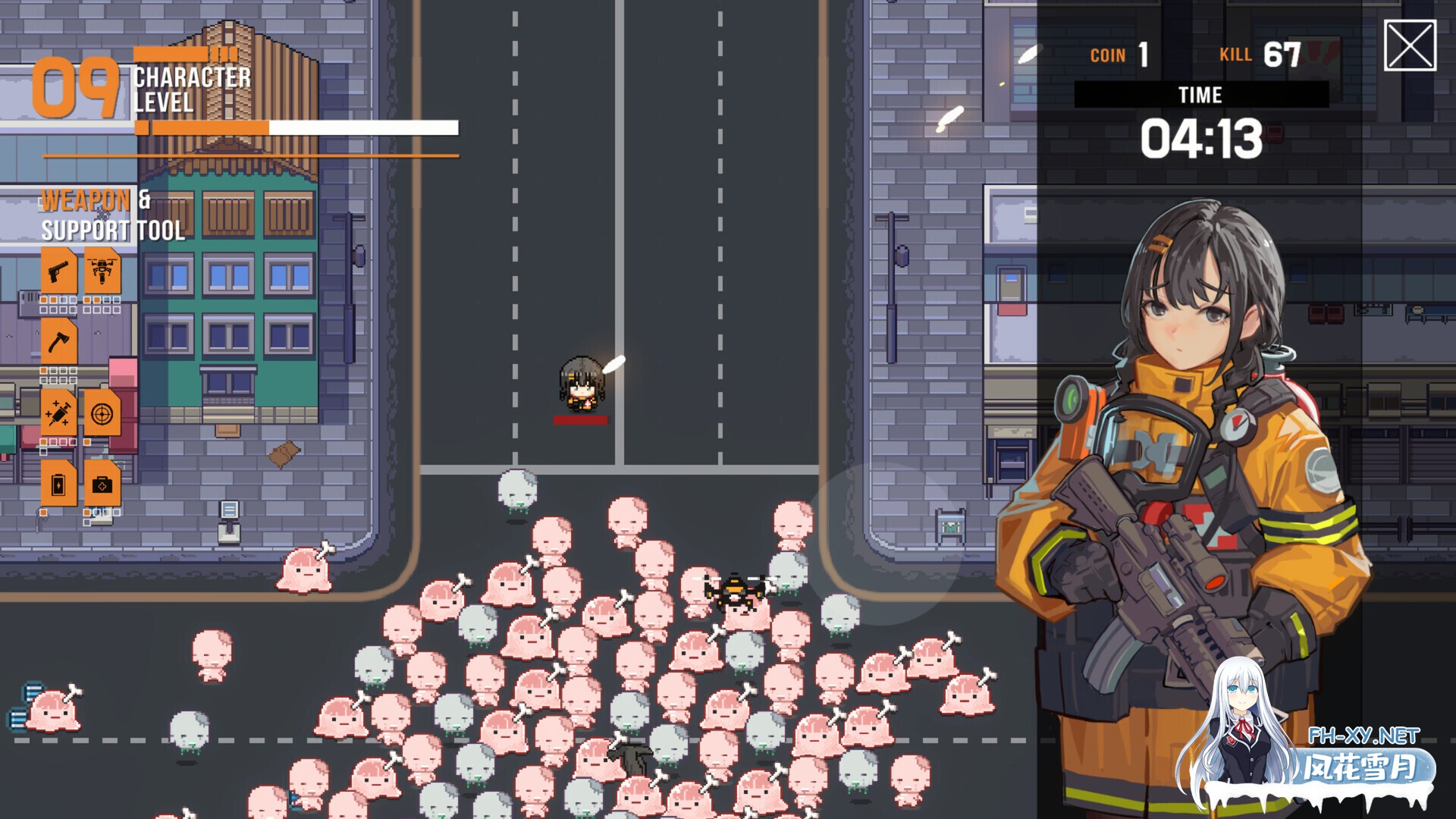Pick the battery support tool icon

58,484
